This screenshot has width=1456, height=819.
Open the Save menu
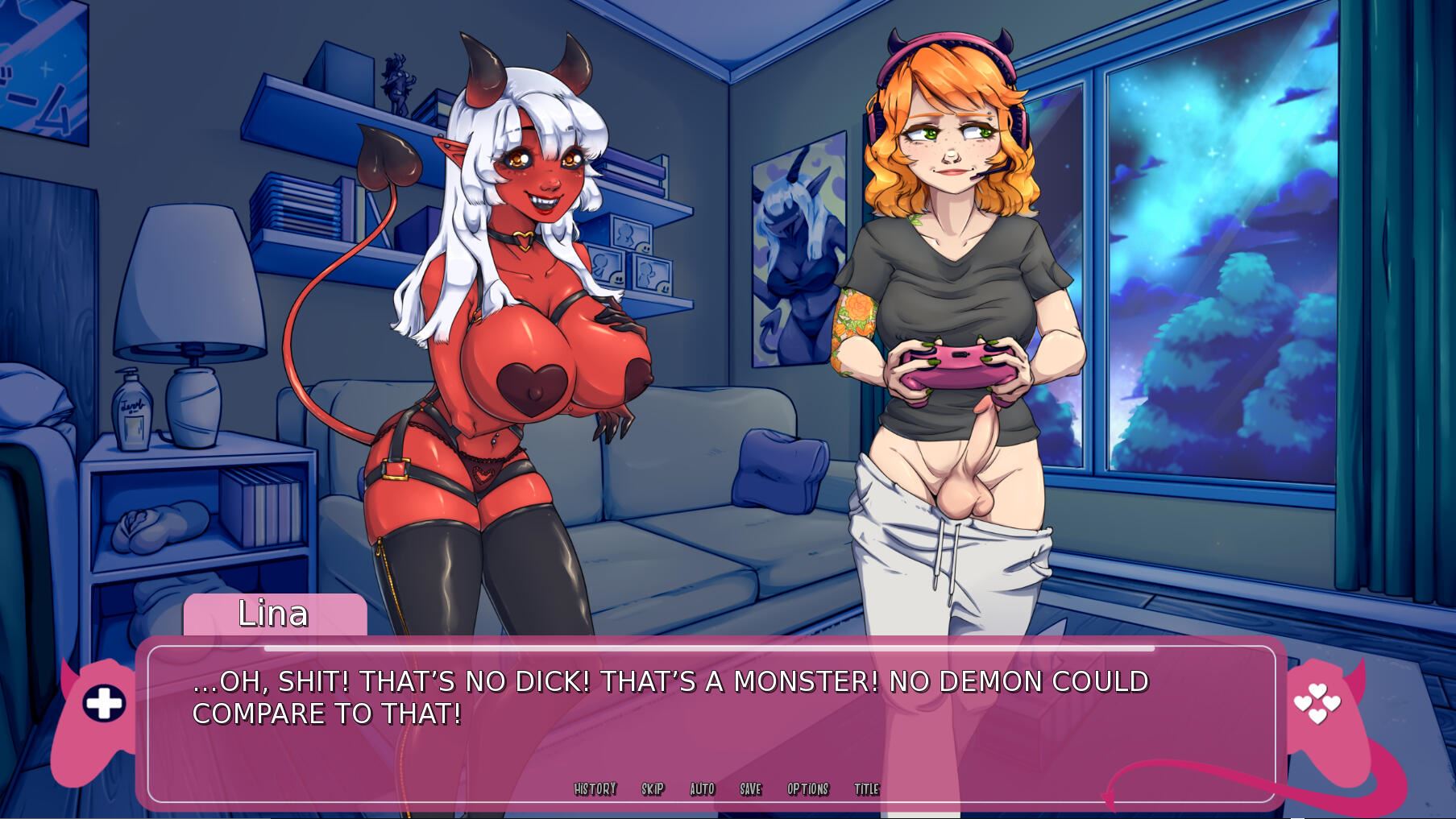(750, 789)
